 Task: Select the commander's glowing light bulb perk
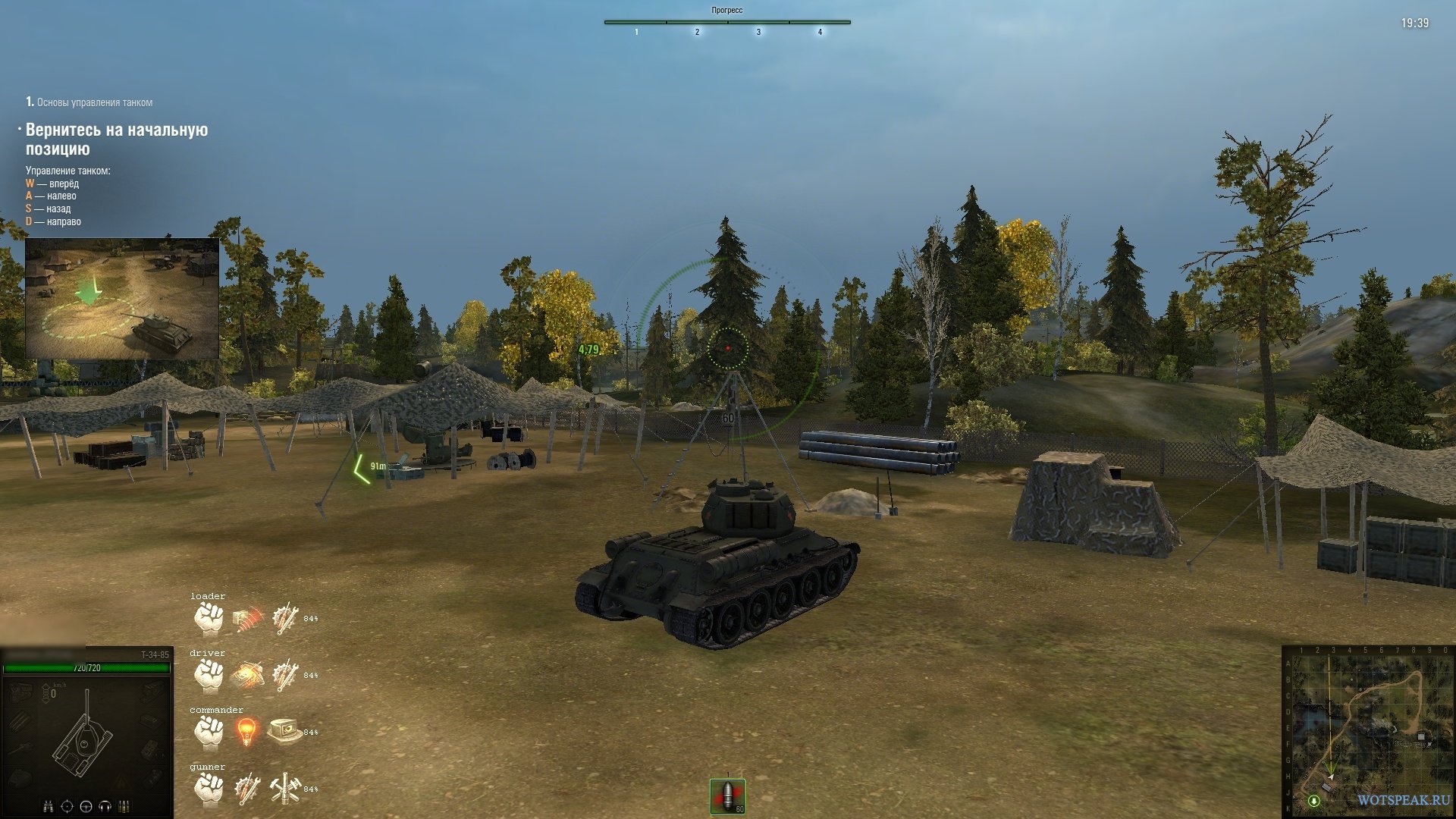point(246,732)
